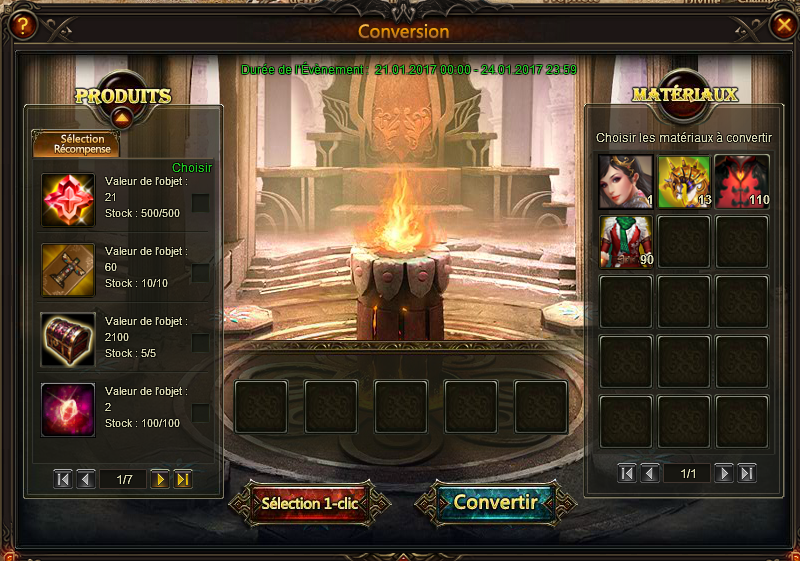Image resolution: width=800 pixels, height=561 pixels.
Task: Tick the checkbox for the red gem product
Action: pyautogui.click(x=200, y=203)
